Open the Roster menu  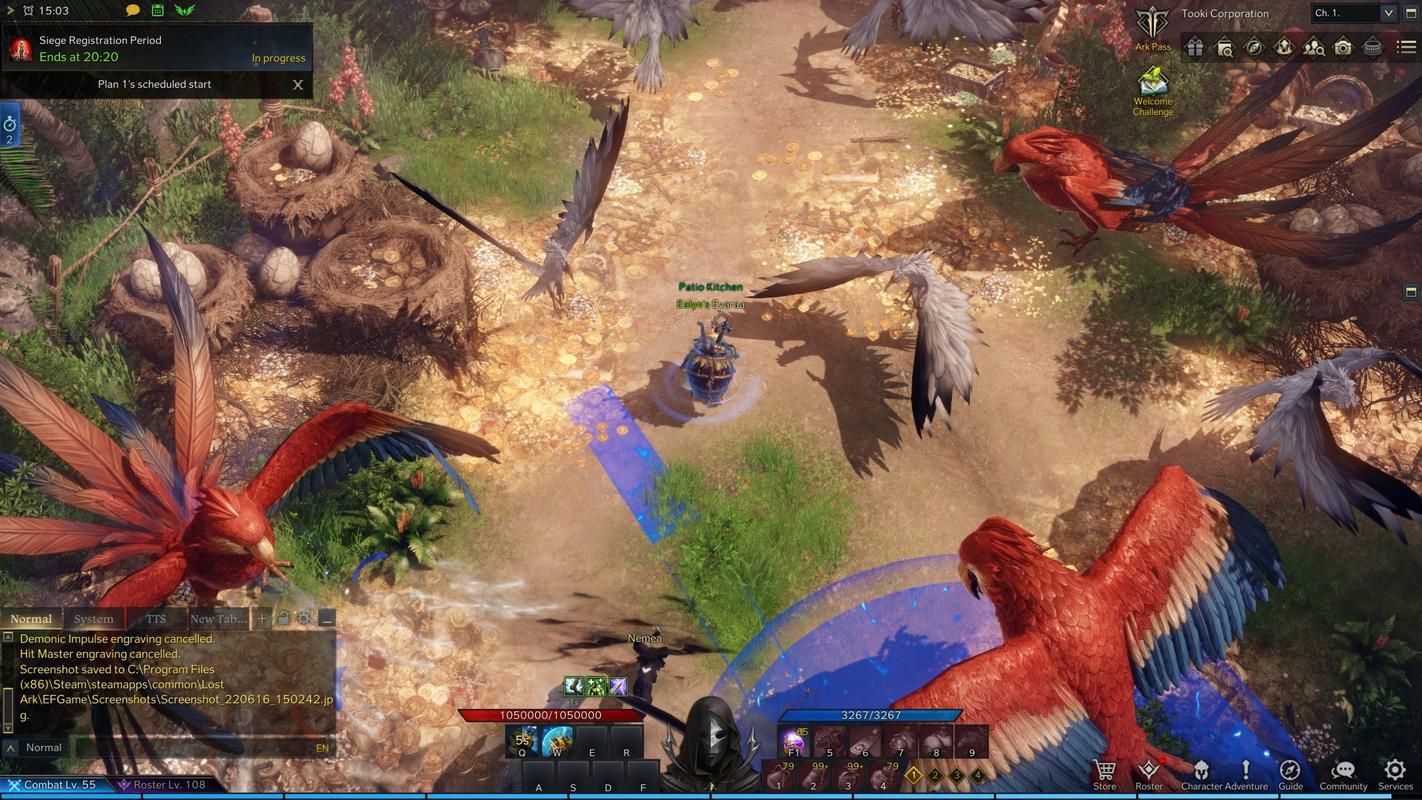click(x=1149, y=773)
